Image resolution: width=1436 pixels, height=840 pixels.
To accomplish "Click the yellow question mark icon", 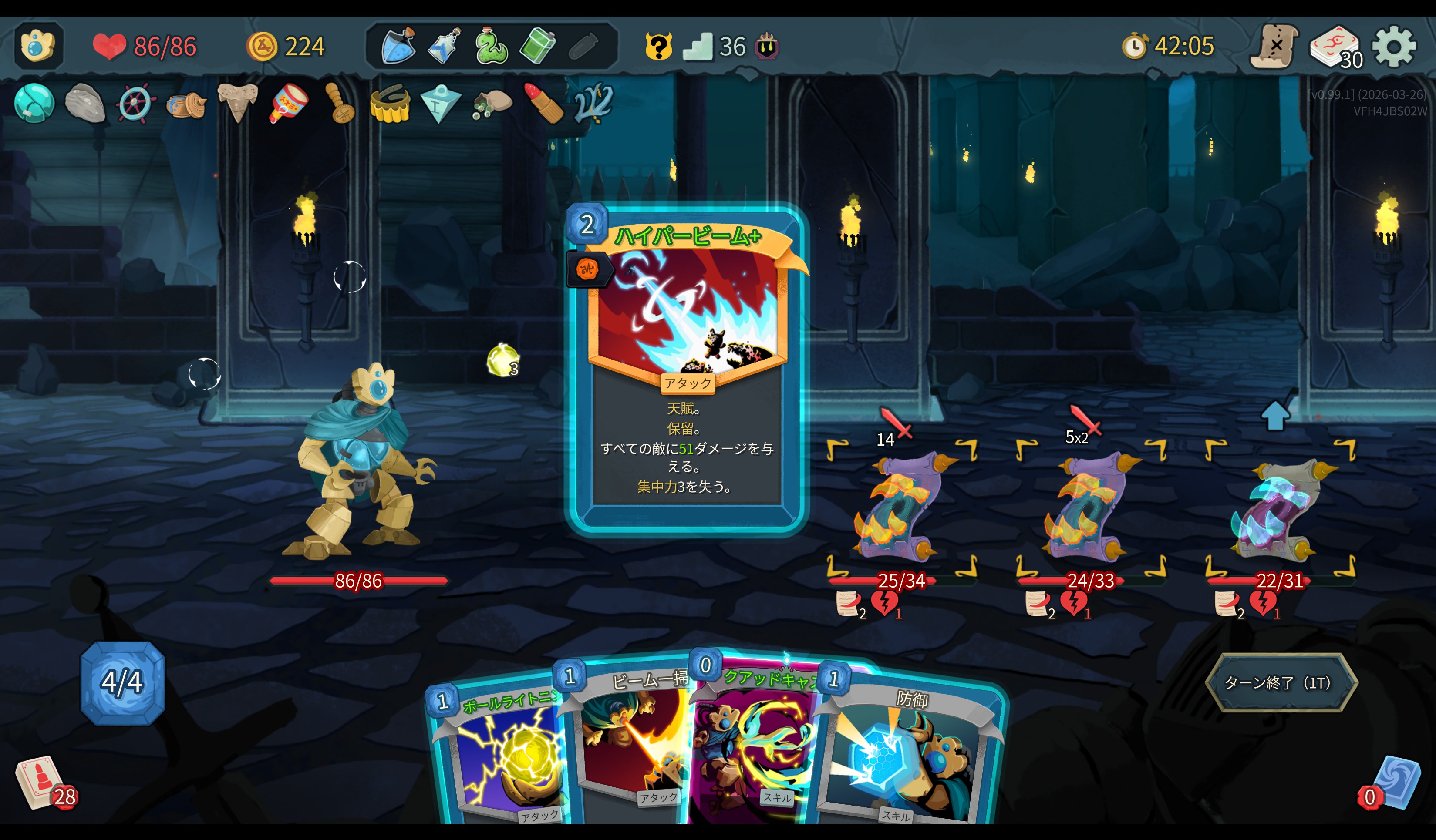I will 658,46.
